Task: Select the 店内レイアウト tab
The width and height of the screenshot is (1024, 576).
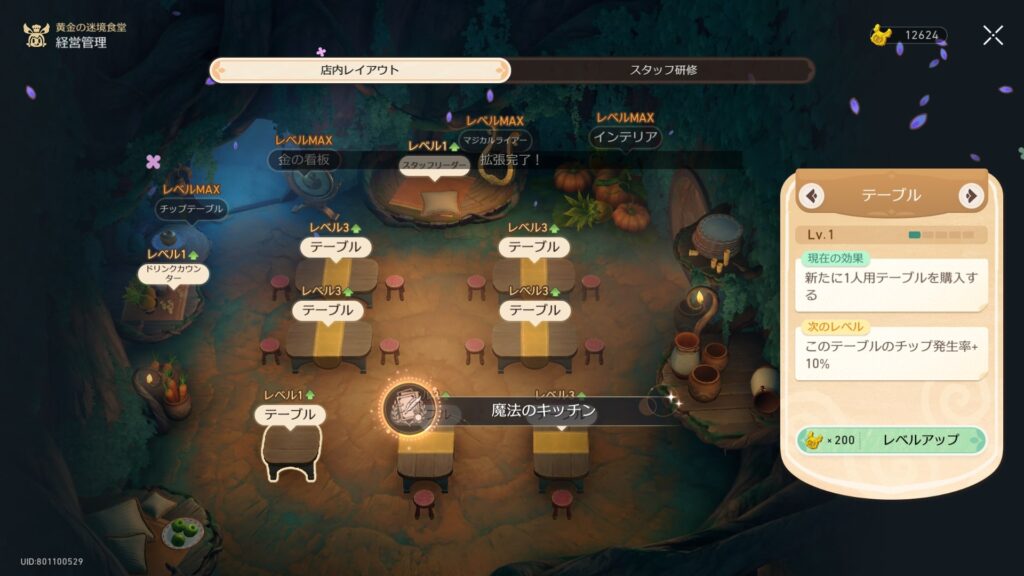Action: (360, 70)
